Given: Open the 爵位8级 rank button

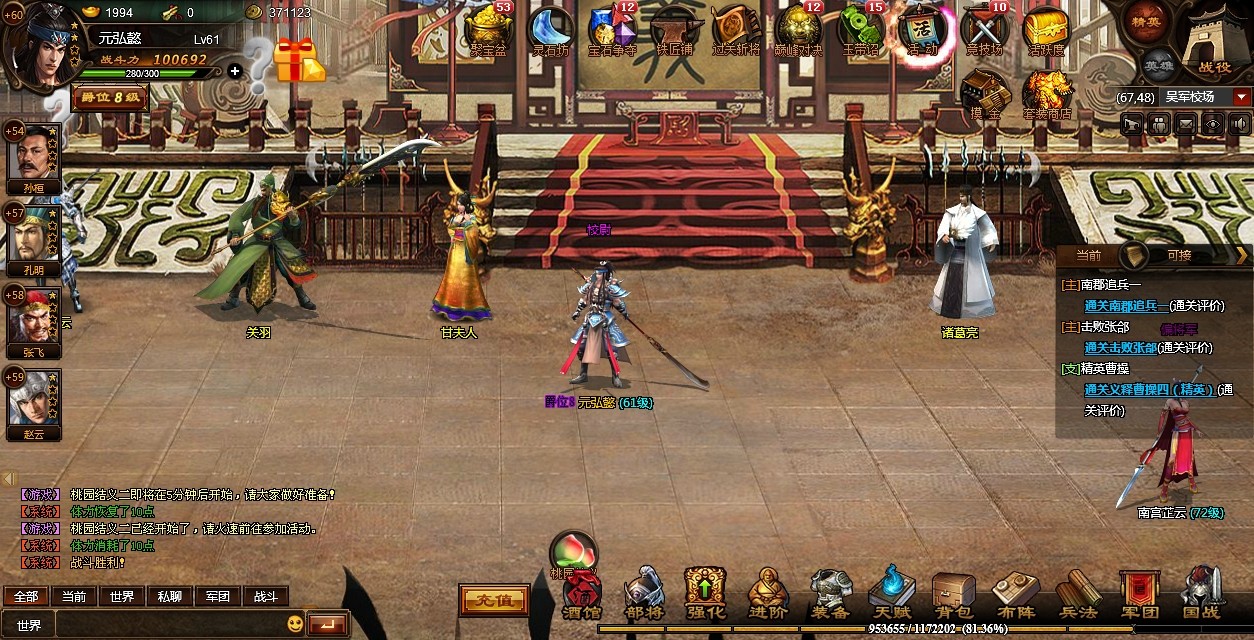Looking at the screenshot, I should pyautogui.click(x=110, y=98).
